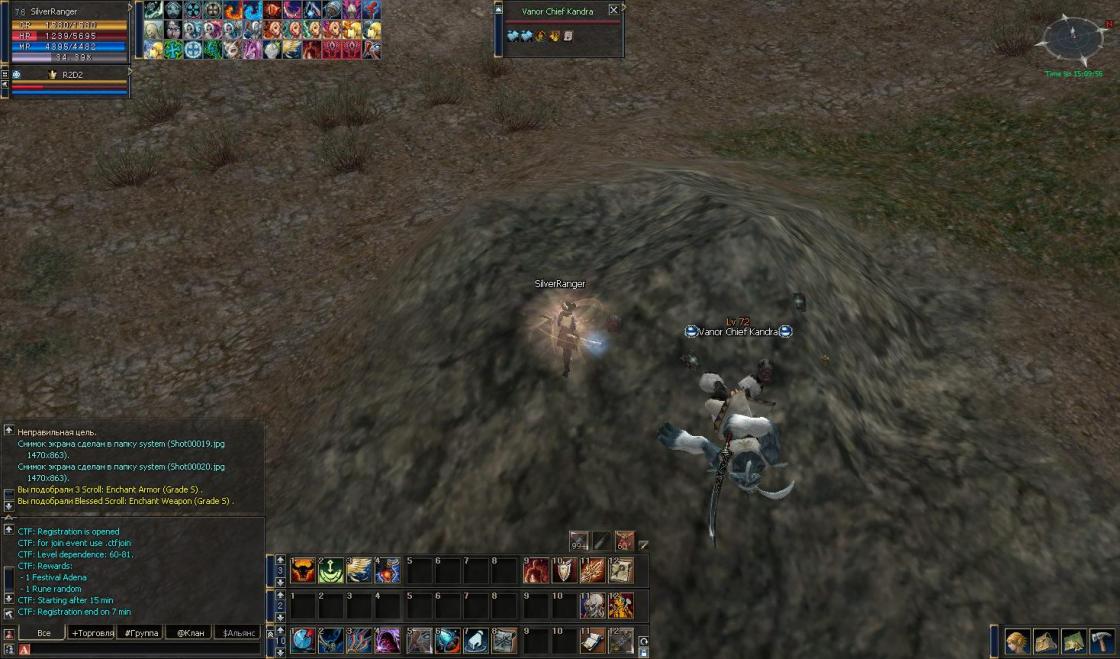Close the Vanor Chief Kandra target window

(614, 11)
